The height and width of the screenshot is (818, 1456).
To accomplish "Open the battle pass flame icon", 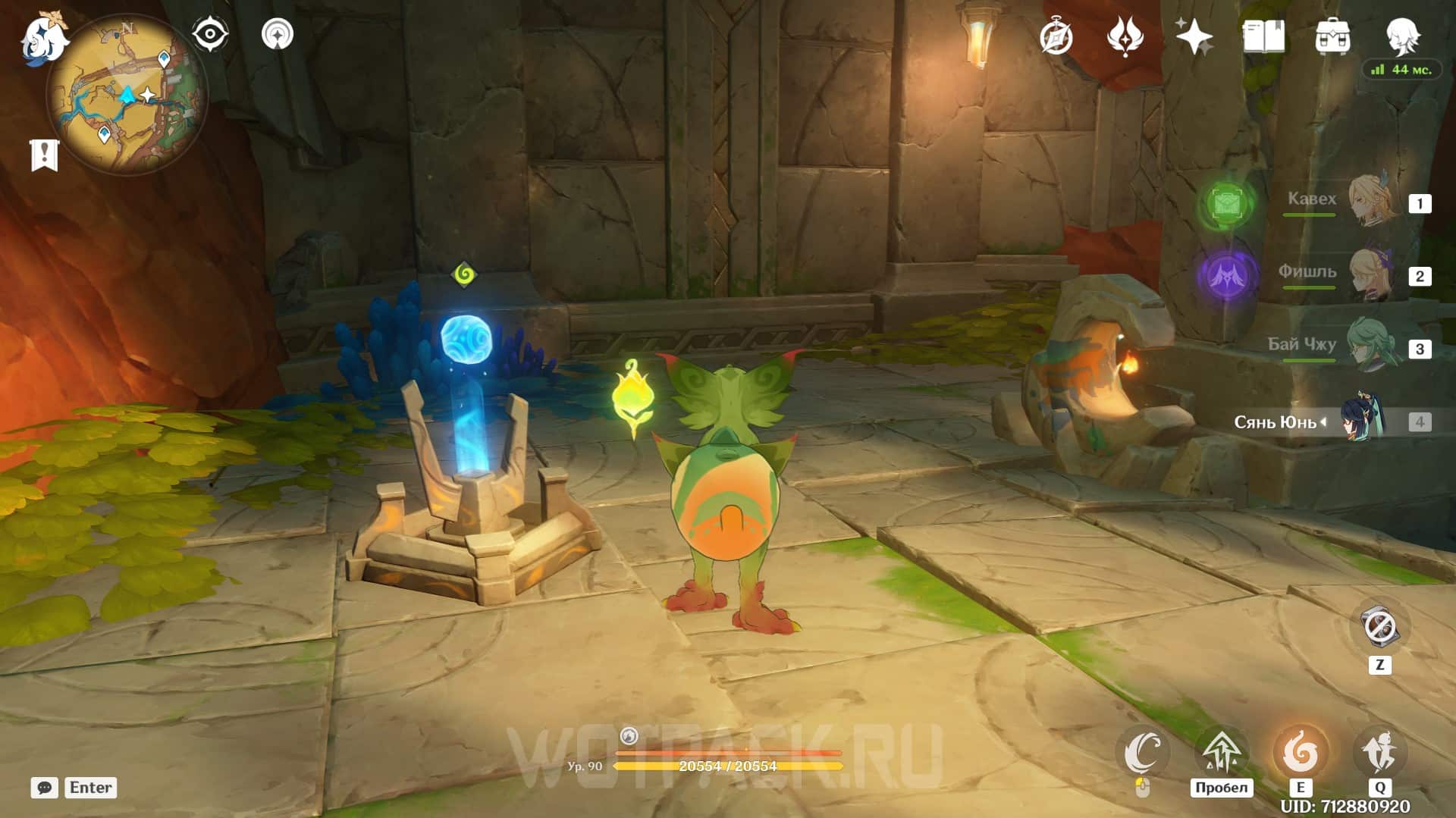I will tap(1125, 36).
